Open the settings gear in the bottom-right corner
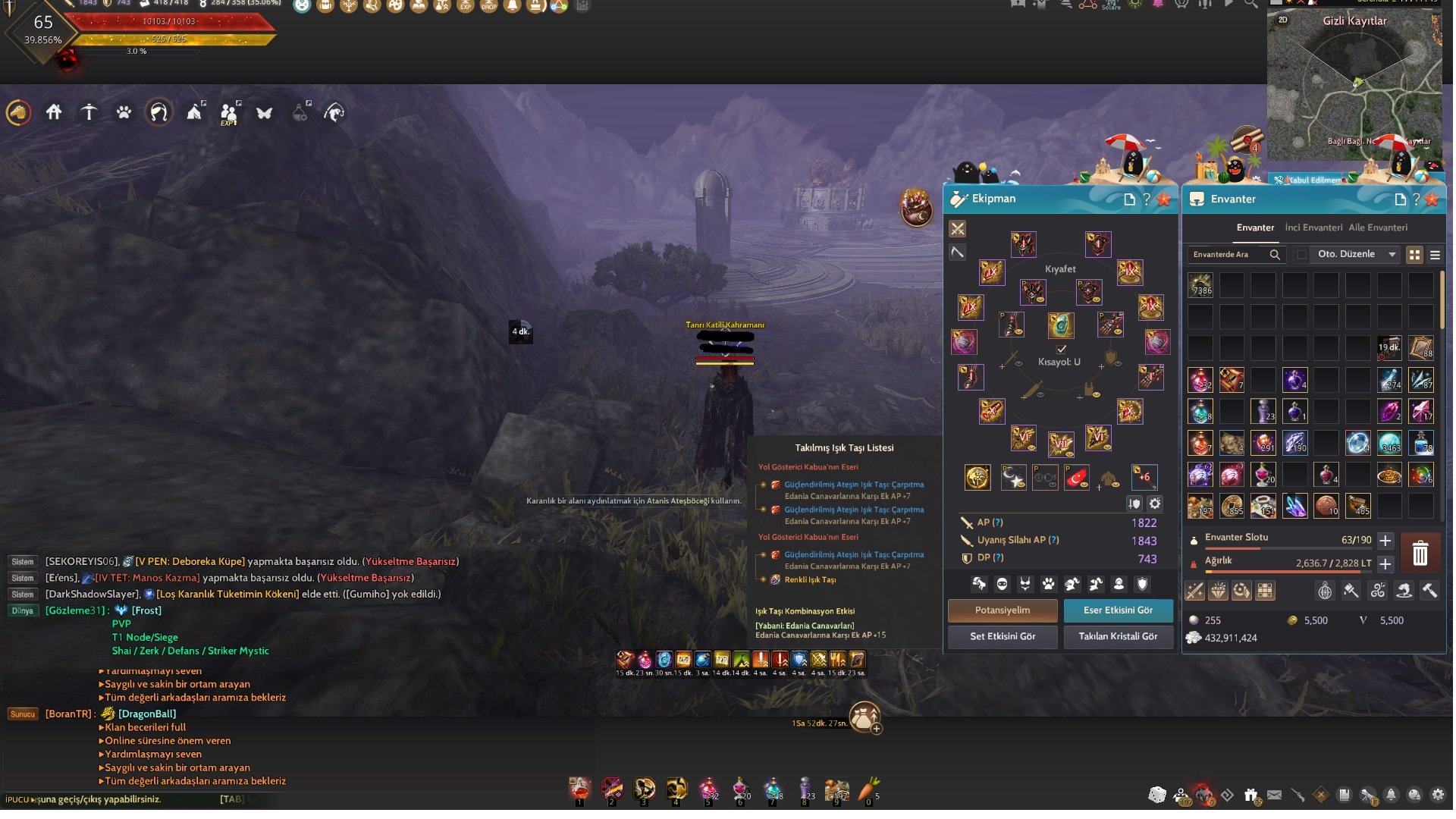Screen dimensions: 1456x819 1438,795
